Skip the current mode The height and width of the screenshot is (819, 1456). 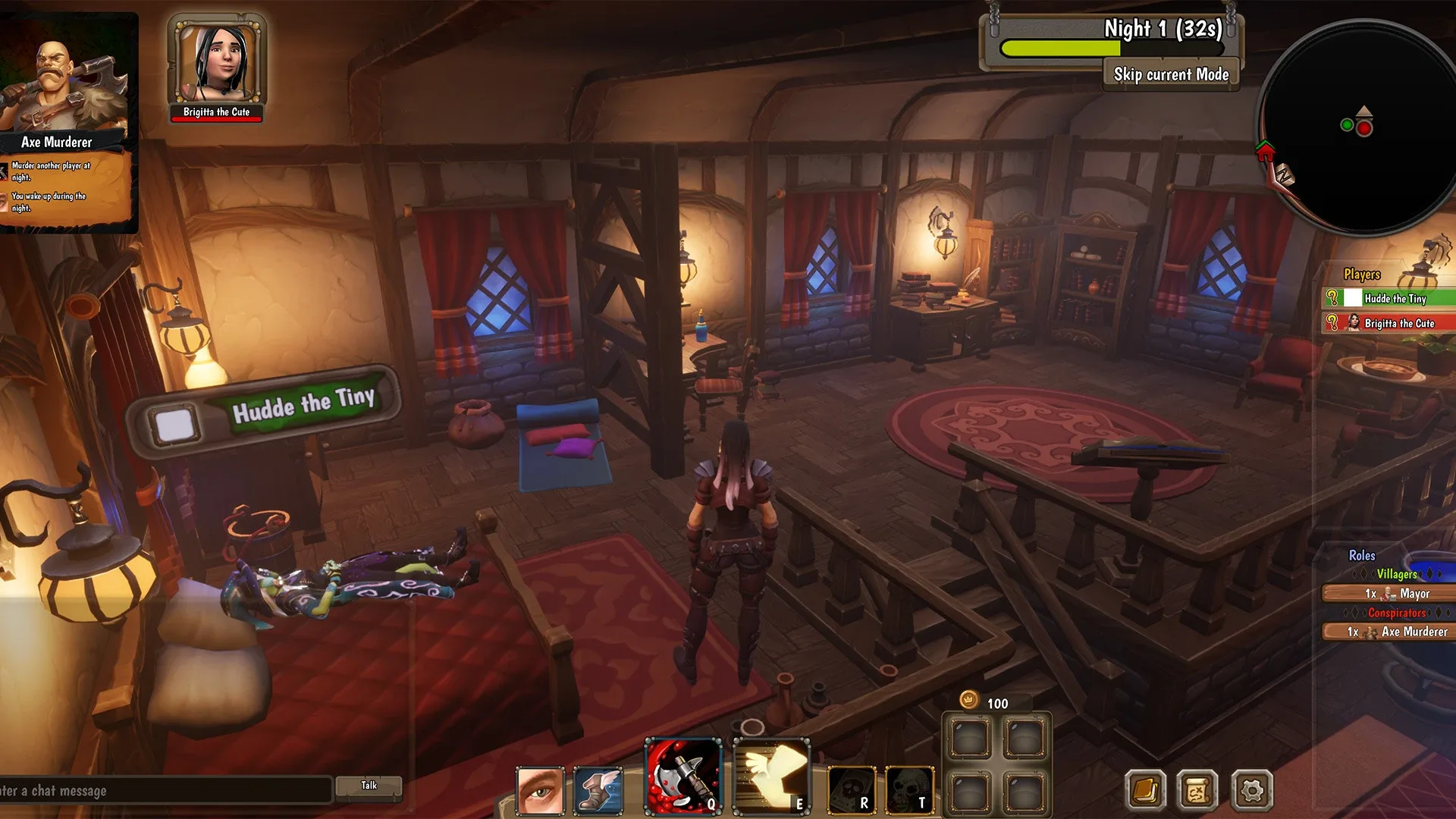1171,74
